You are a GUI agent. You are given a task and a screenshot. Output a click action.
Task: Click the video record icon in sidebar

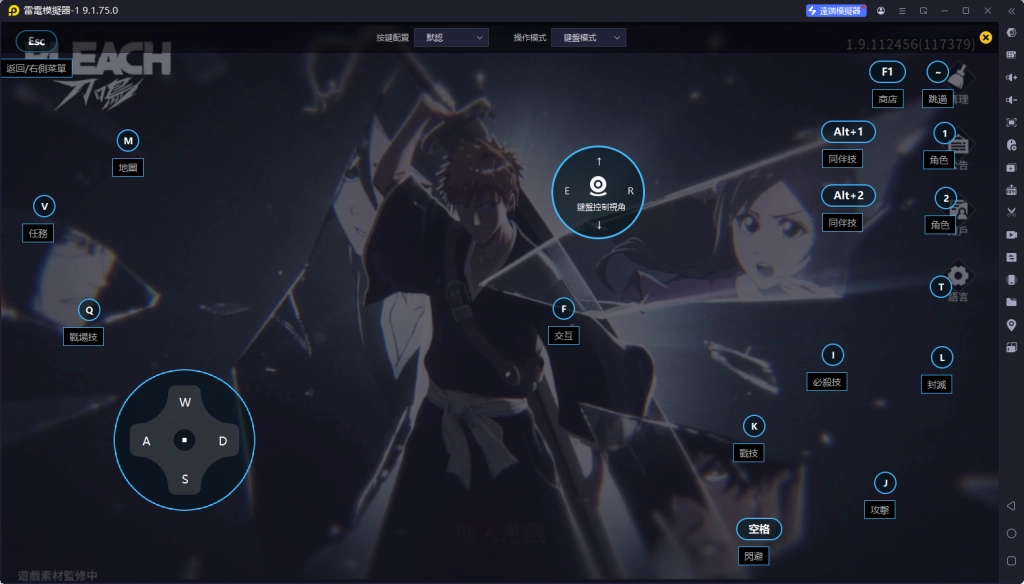click(x=1011, y=235)
